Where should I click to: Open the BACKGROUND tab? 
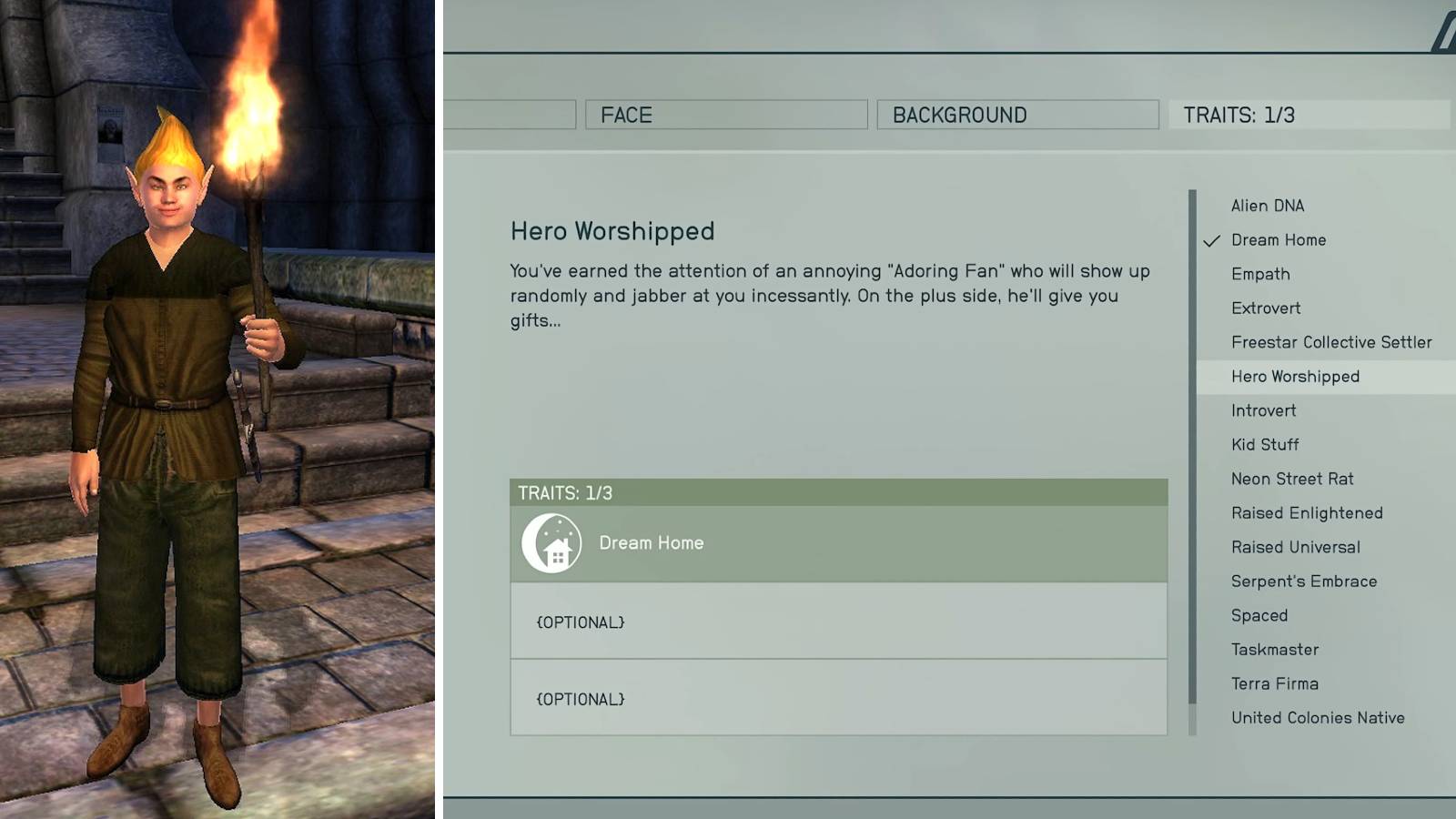pos(1017,115)
